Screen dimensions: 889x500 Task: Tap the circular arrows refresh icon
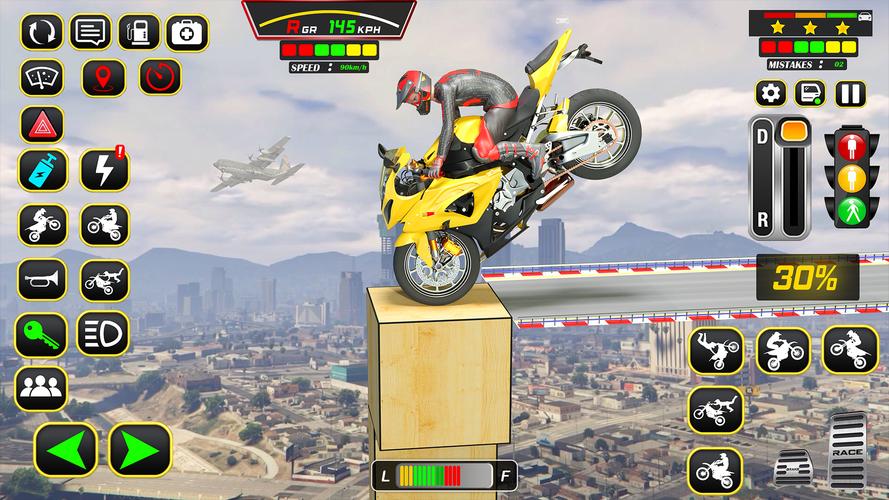[41, 32]
